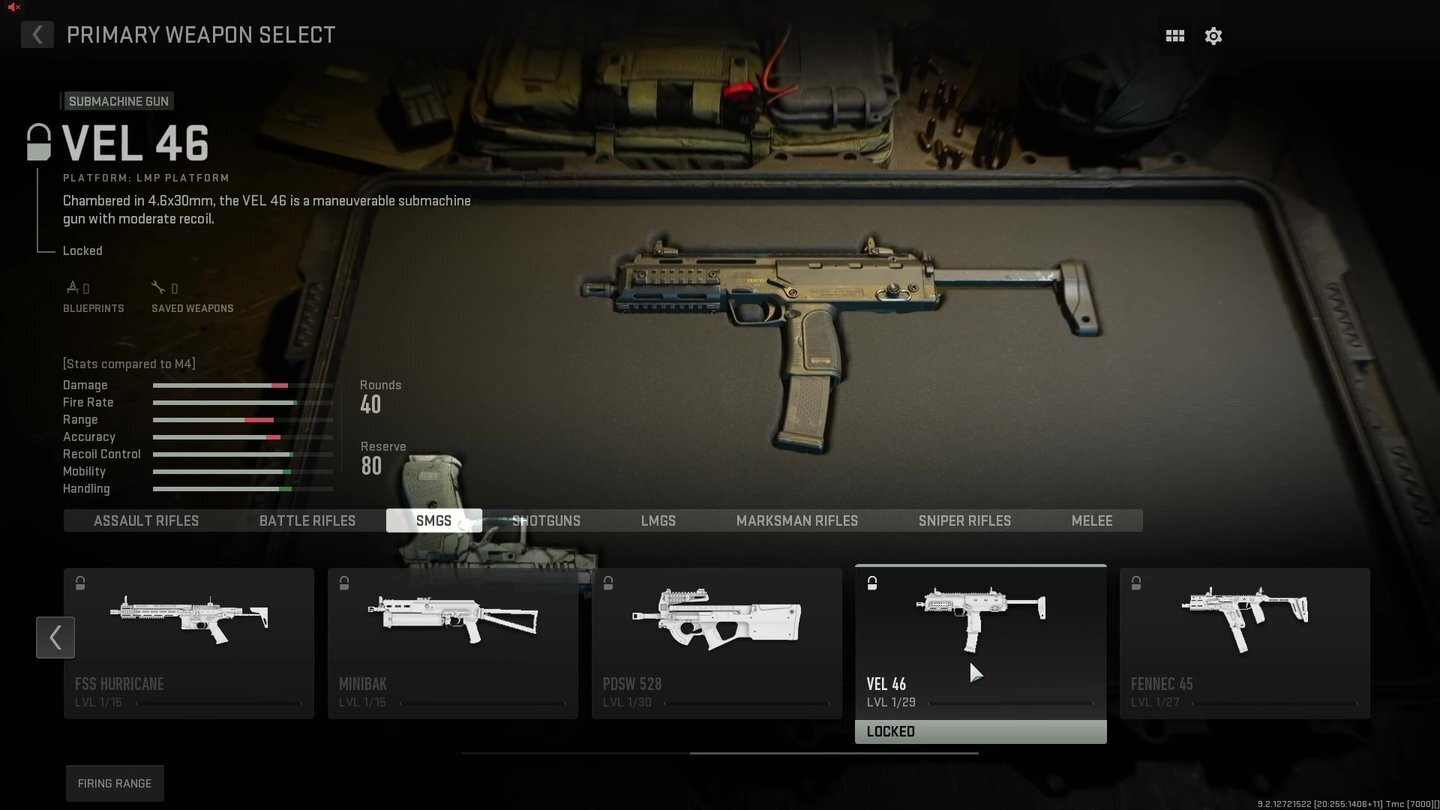Click the muted speaker icon top-left
This screenshot has width=1440, height=810.
(12, 8)
